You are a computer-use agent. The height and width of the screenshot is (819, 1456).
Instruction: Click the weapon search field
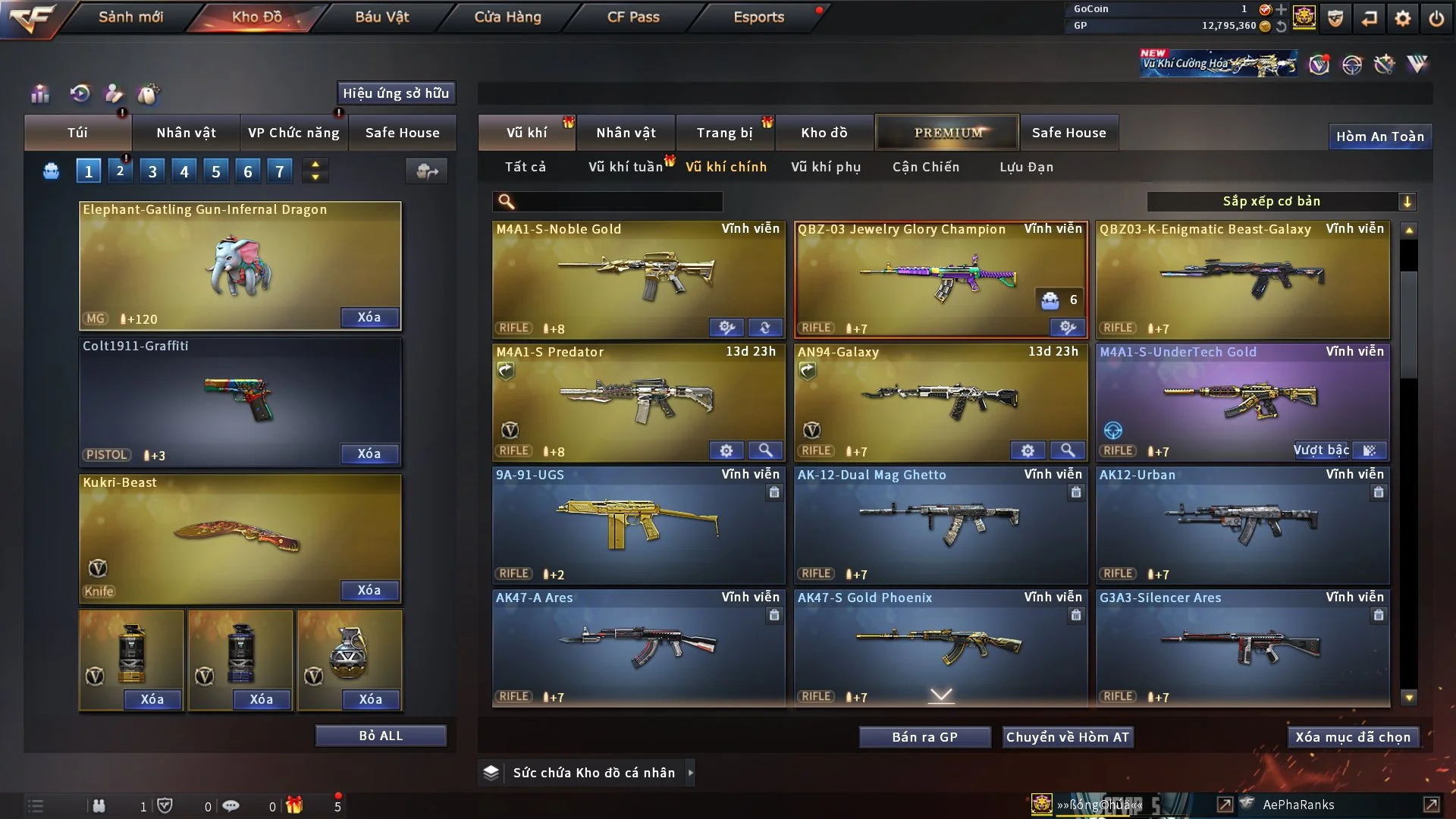click(x=618, y=202)
